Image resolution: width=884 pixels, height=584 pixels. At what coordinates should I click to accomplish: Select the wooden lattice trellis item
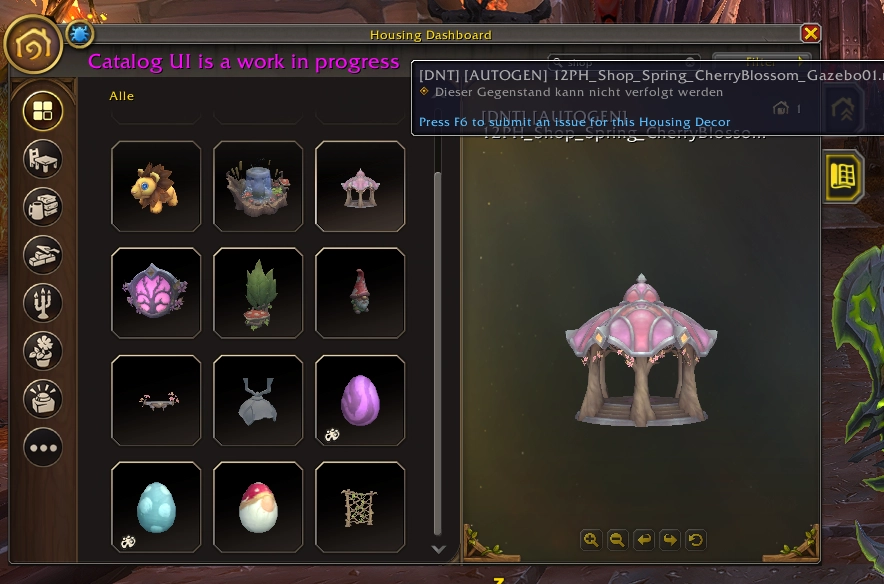coord(360,507)
